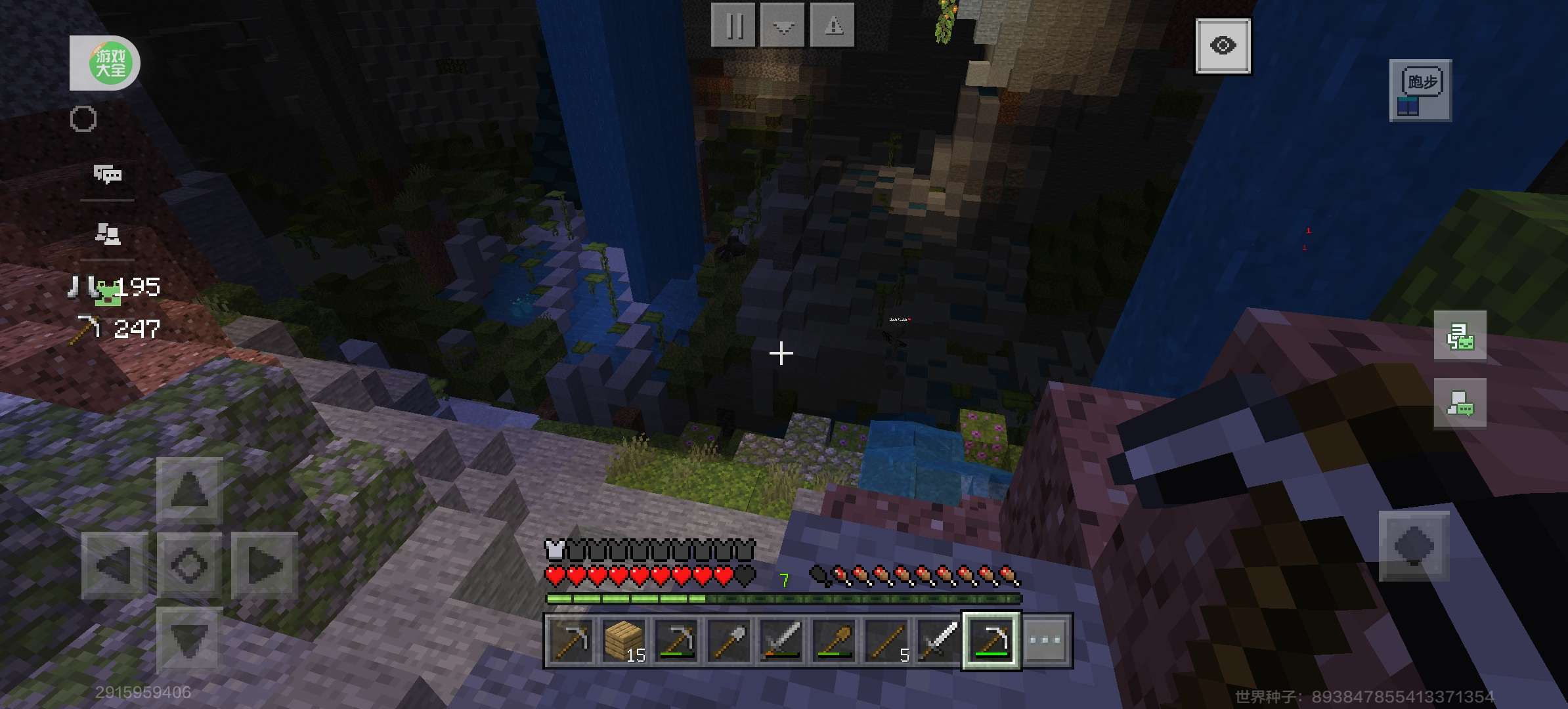
Task: Select the oak planks hotbar slot
Action: coord(624,640)
